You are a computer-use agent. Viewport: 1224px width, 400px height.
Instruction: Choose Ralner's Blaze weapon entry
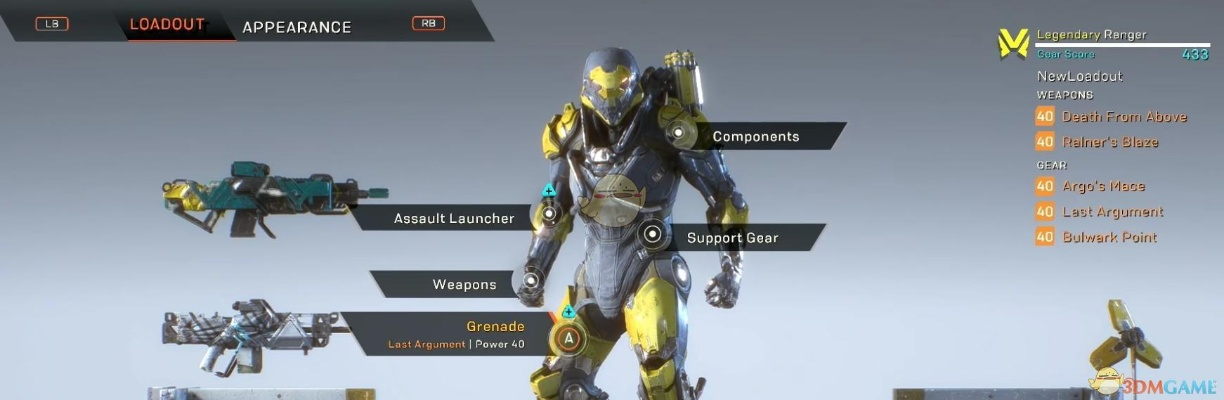[1096, 142]
